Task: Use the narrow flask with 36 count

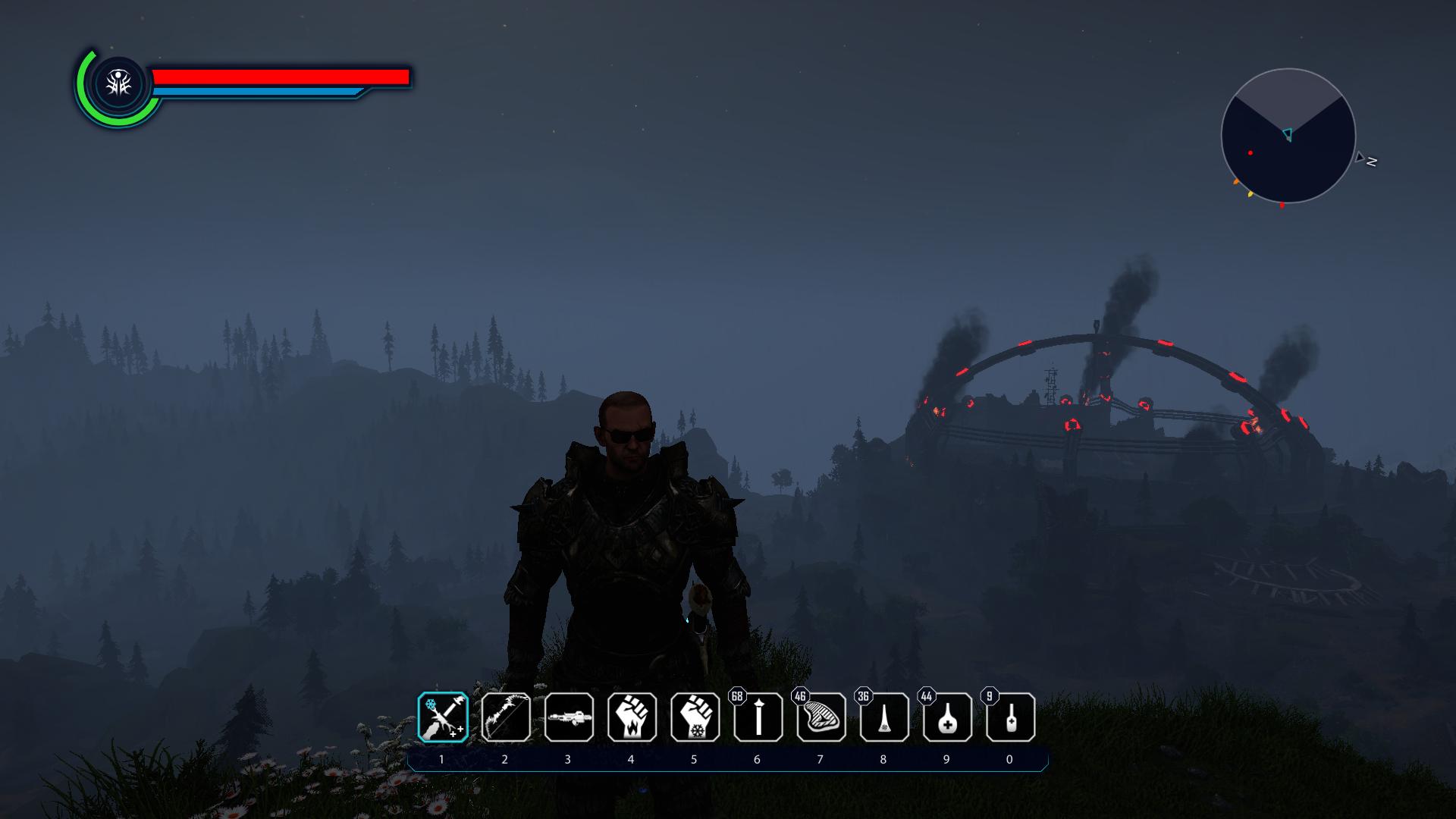Action: 884,717
